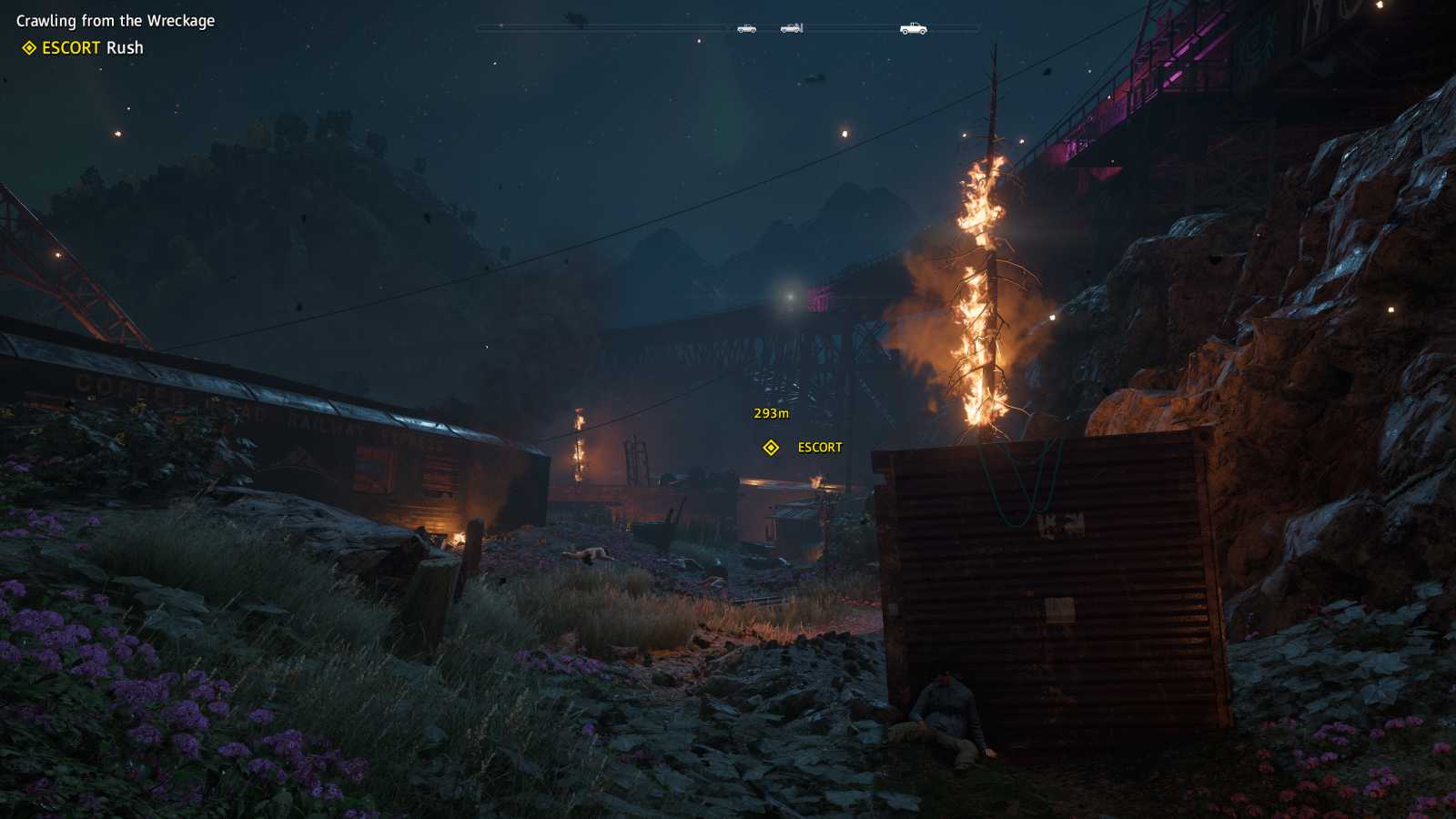
Task: Select the rightmost truck icon near the bar's end
Action: tap(913, 28)
